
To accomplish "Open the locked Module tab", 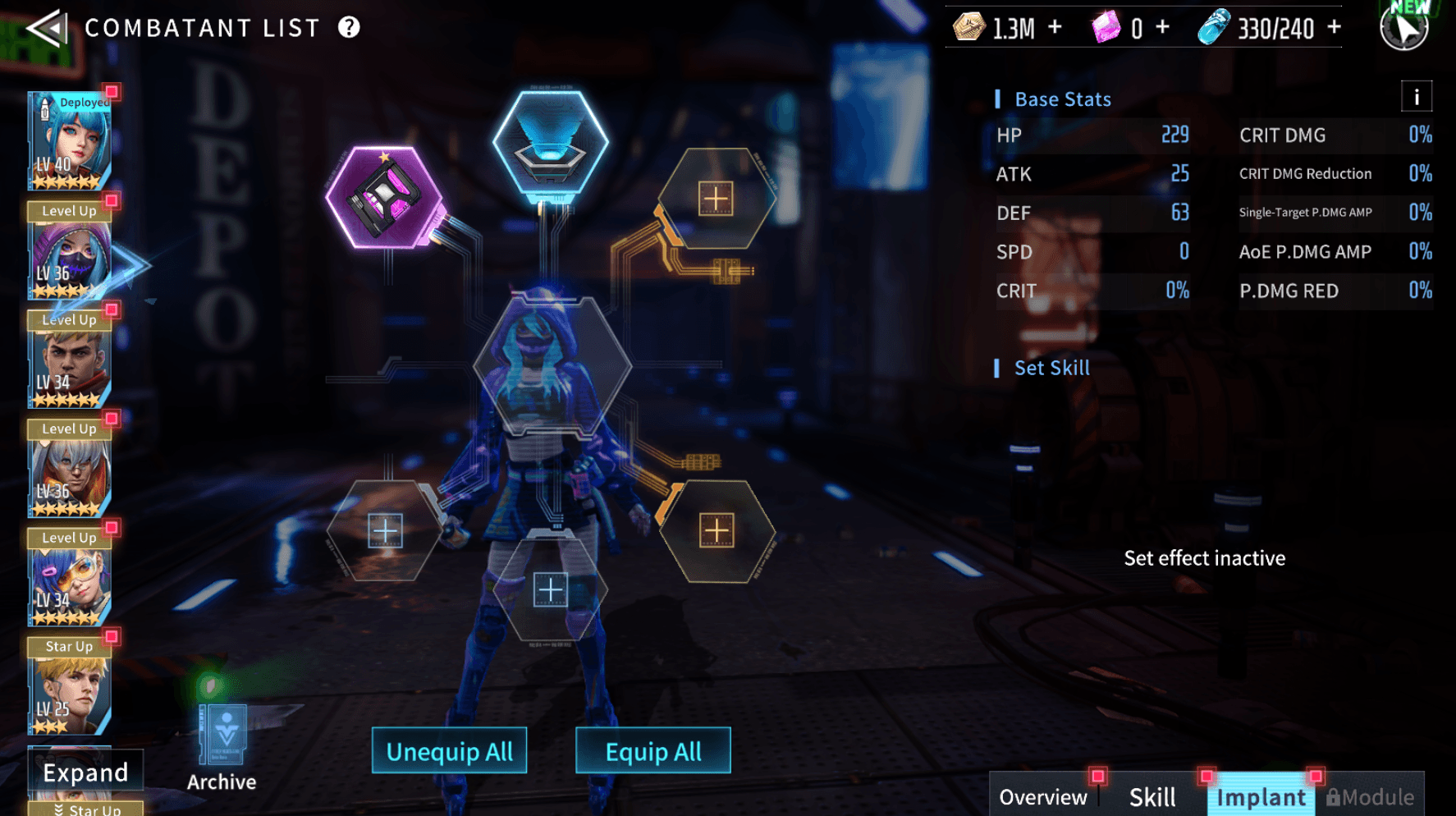I will [1370, 796].
